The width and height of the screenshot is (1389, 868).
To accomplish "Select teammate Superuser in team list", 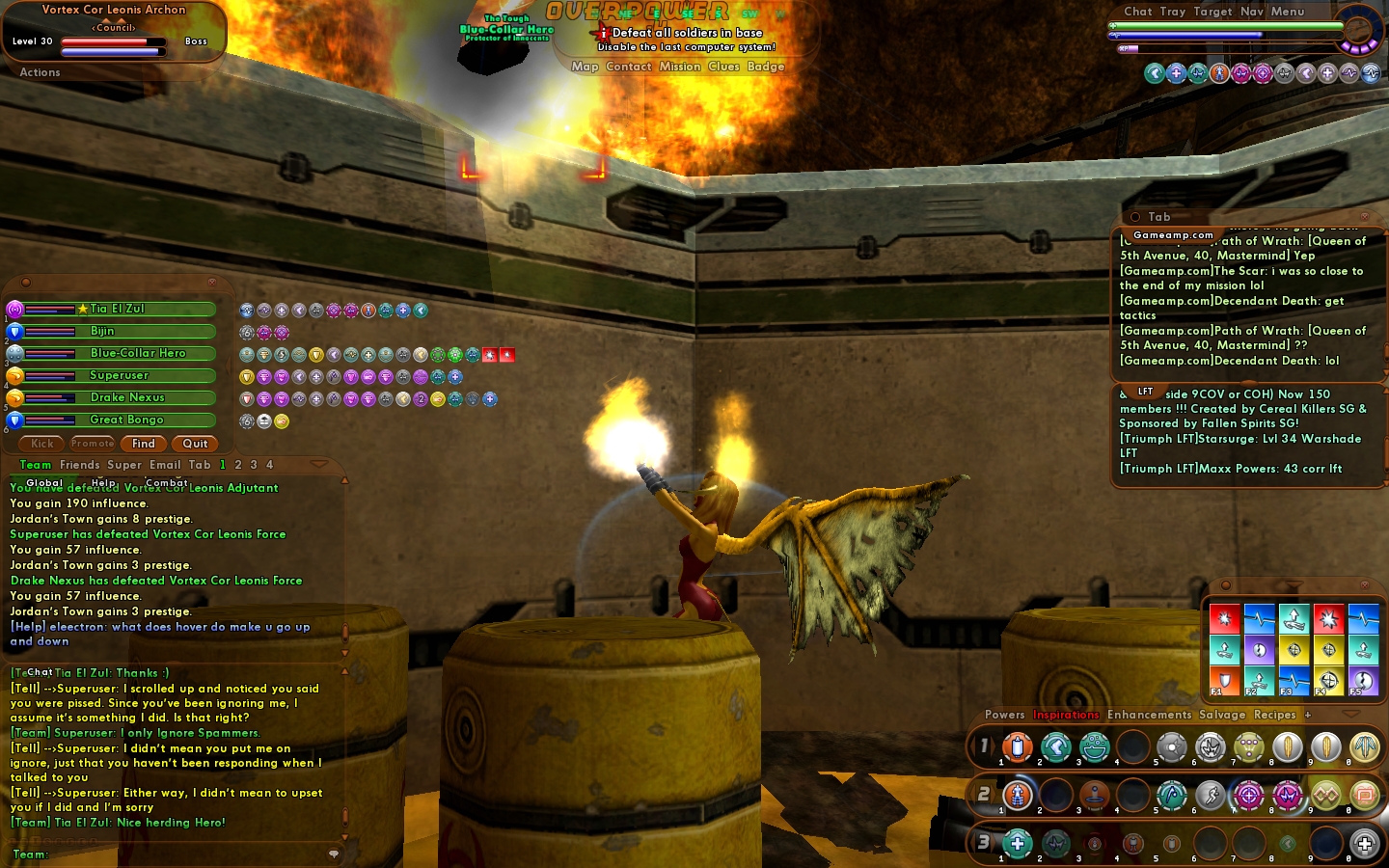I will [x=120, y=375].
